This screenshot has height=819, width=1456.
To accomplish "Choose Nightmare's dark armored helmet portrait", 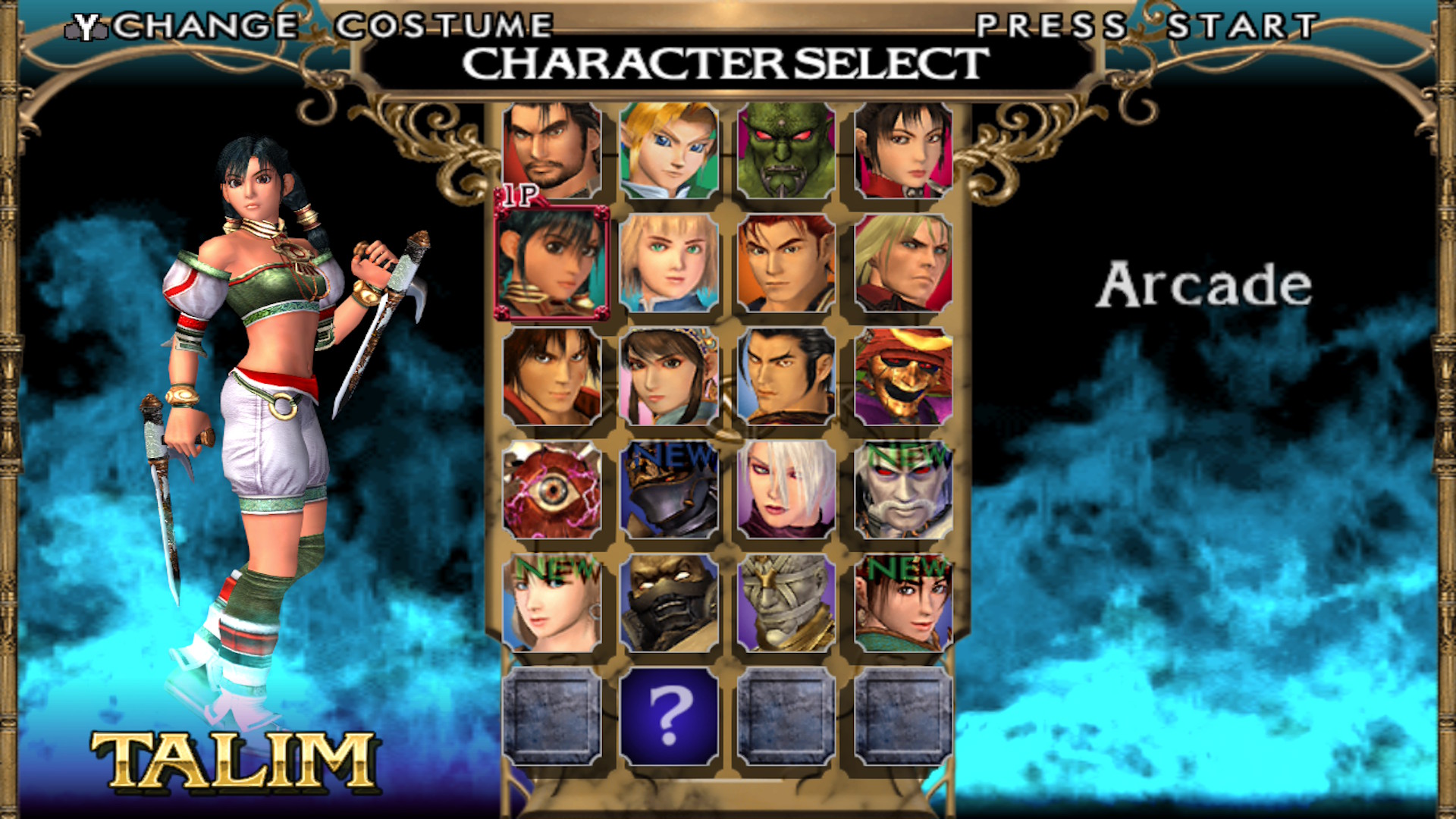I will point(669,490).
